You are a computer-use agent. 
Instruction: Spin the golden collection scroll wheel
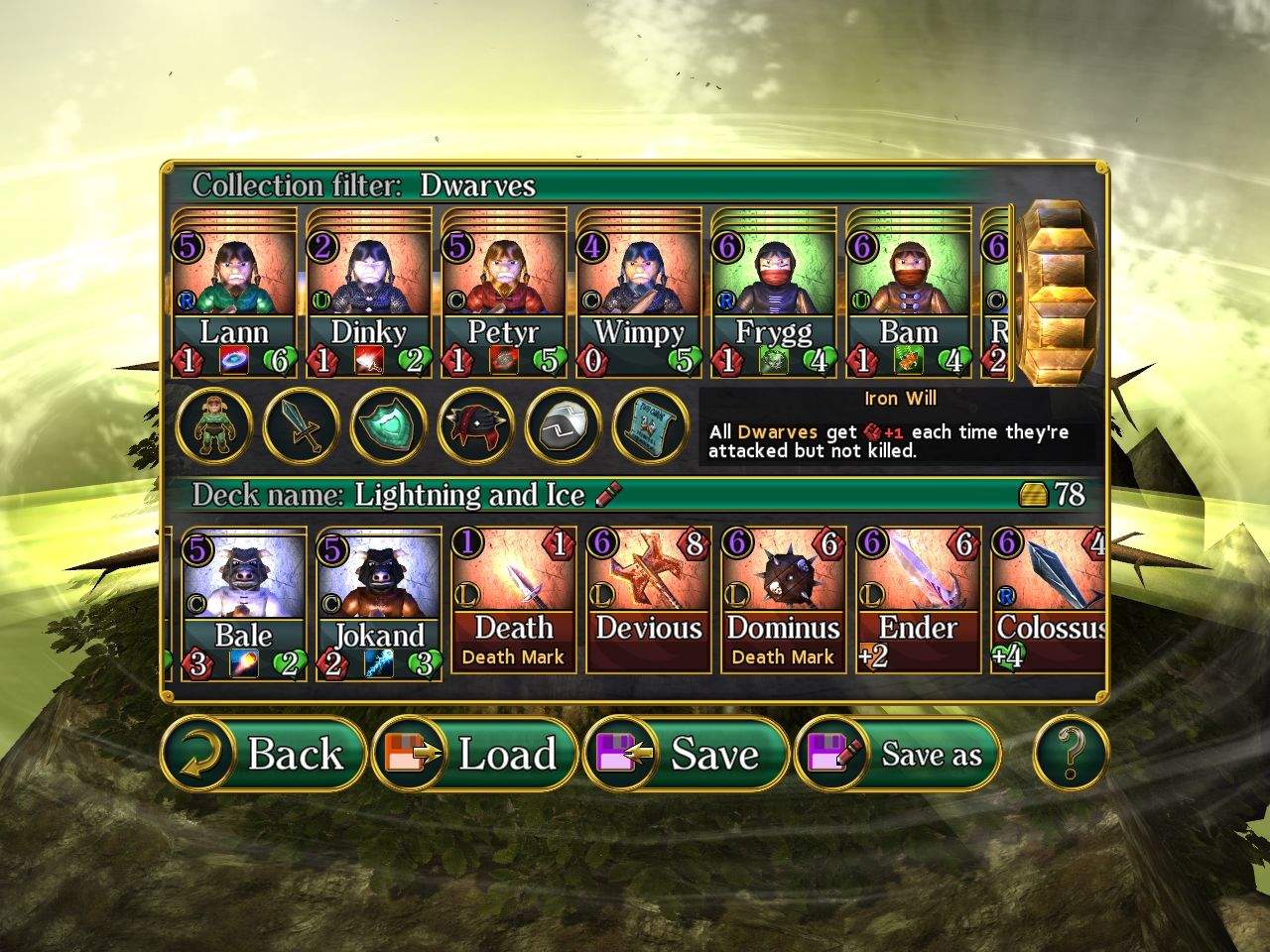pos(1058,294)
